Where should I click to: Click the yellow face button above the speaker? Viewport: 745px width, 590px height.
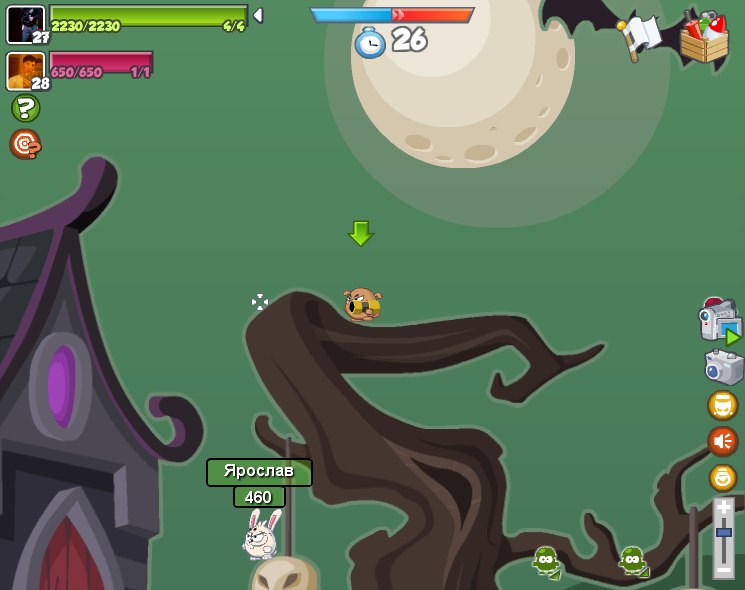(x=722, y=405)
